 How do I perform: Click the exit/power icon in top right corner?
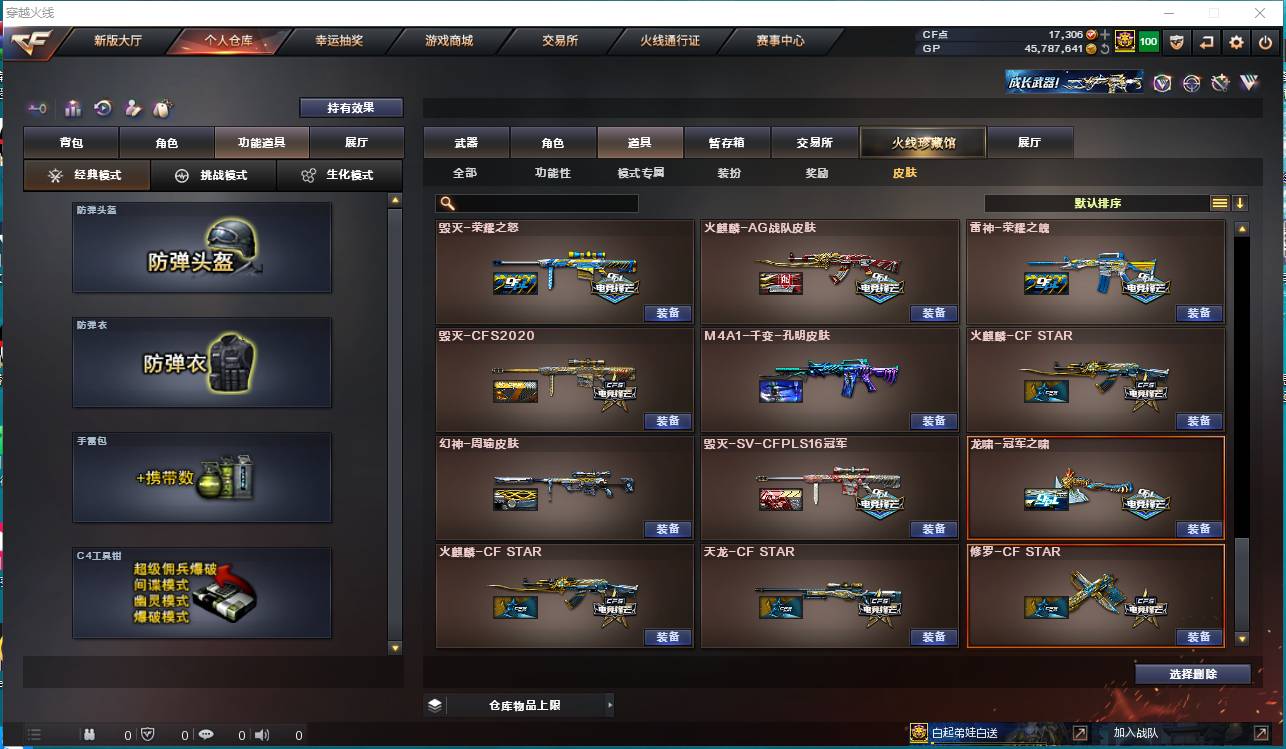[1263, 42]
